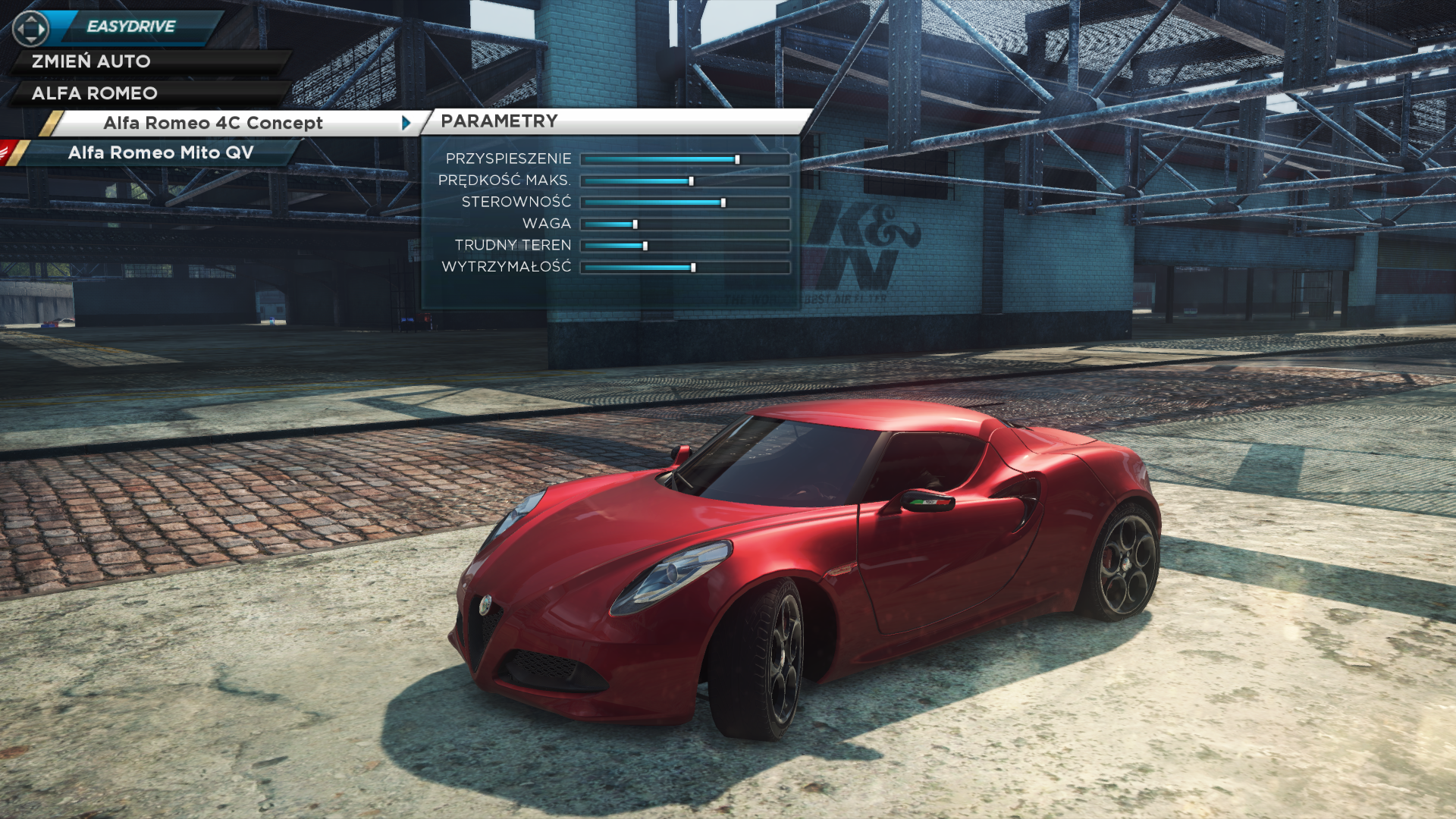Go back to the Zmień Auto menu

pos(91,61)
